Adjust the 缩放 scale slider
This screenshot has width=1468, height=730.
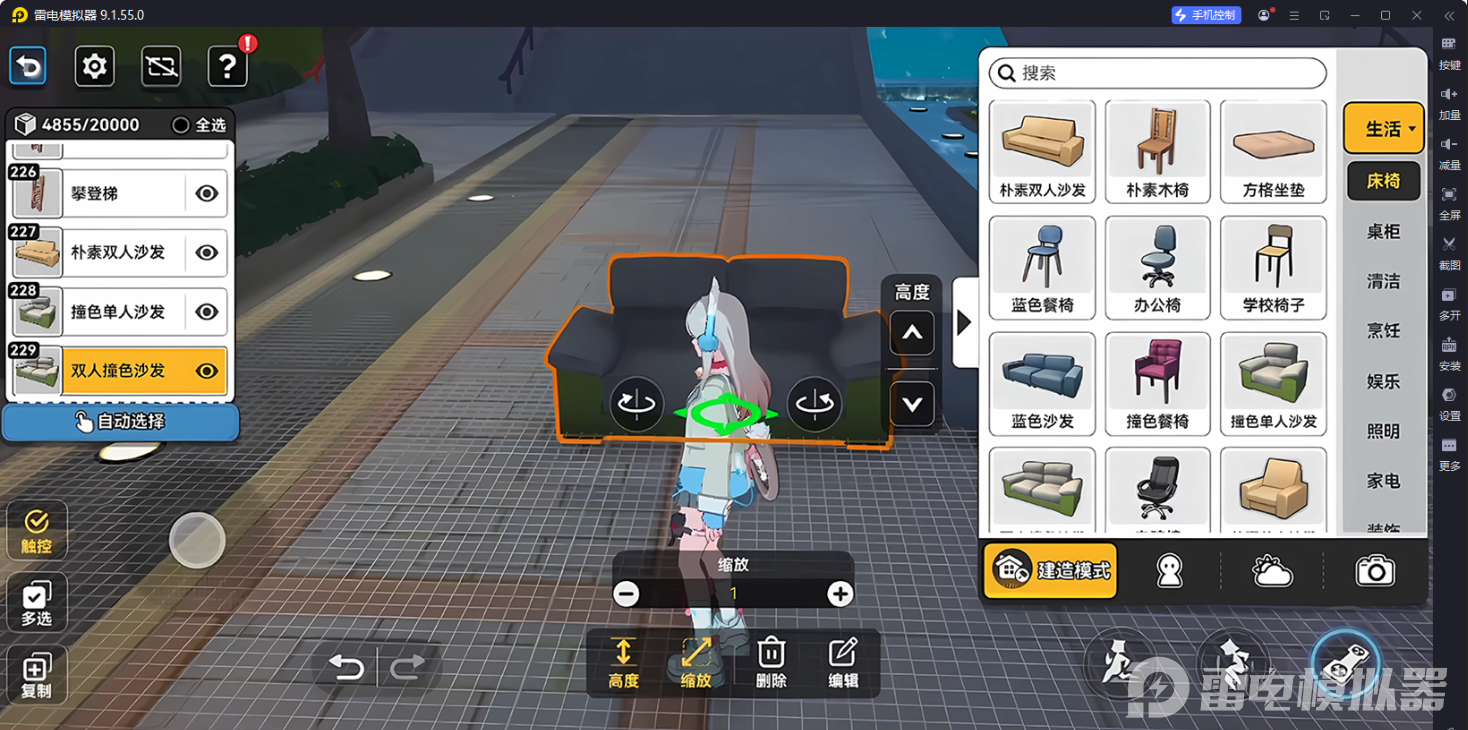733,592
